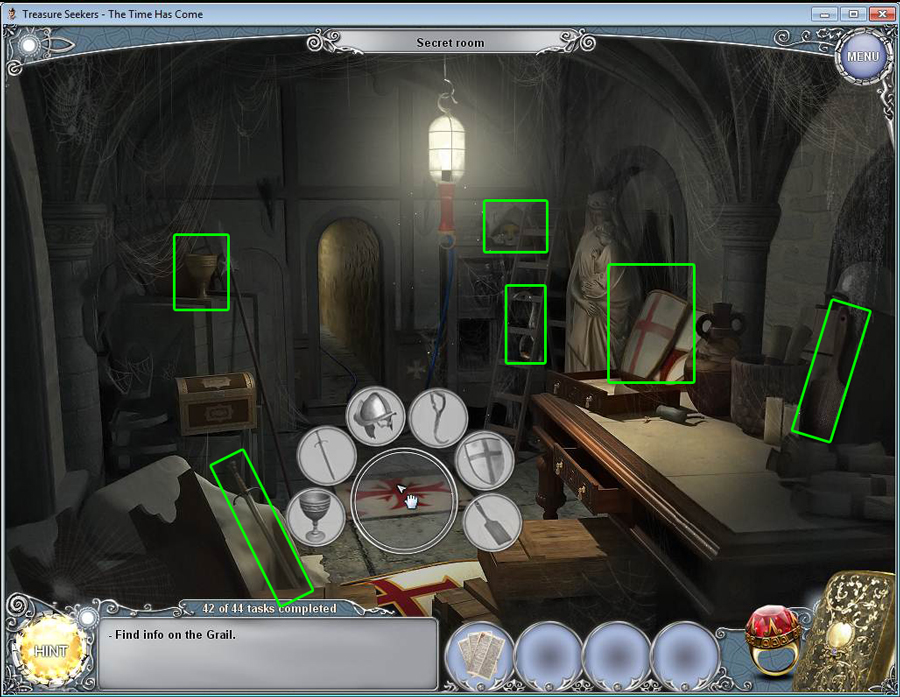The image size is (900, 697).
Task: Close the game window
Action: coord(879,14)
